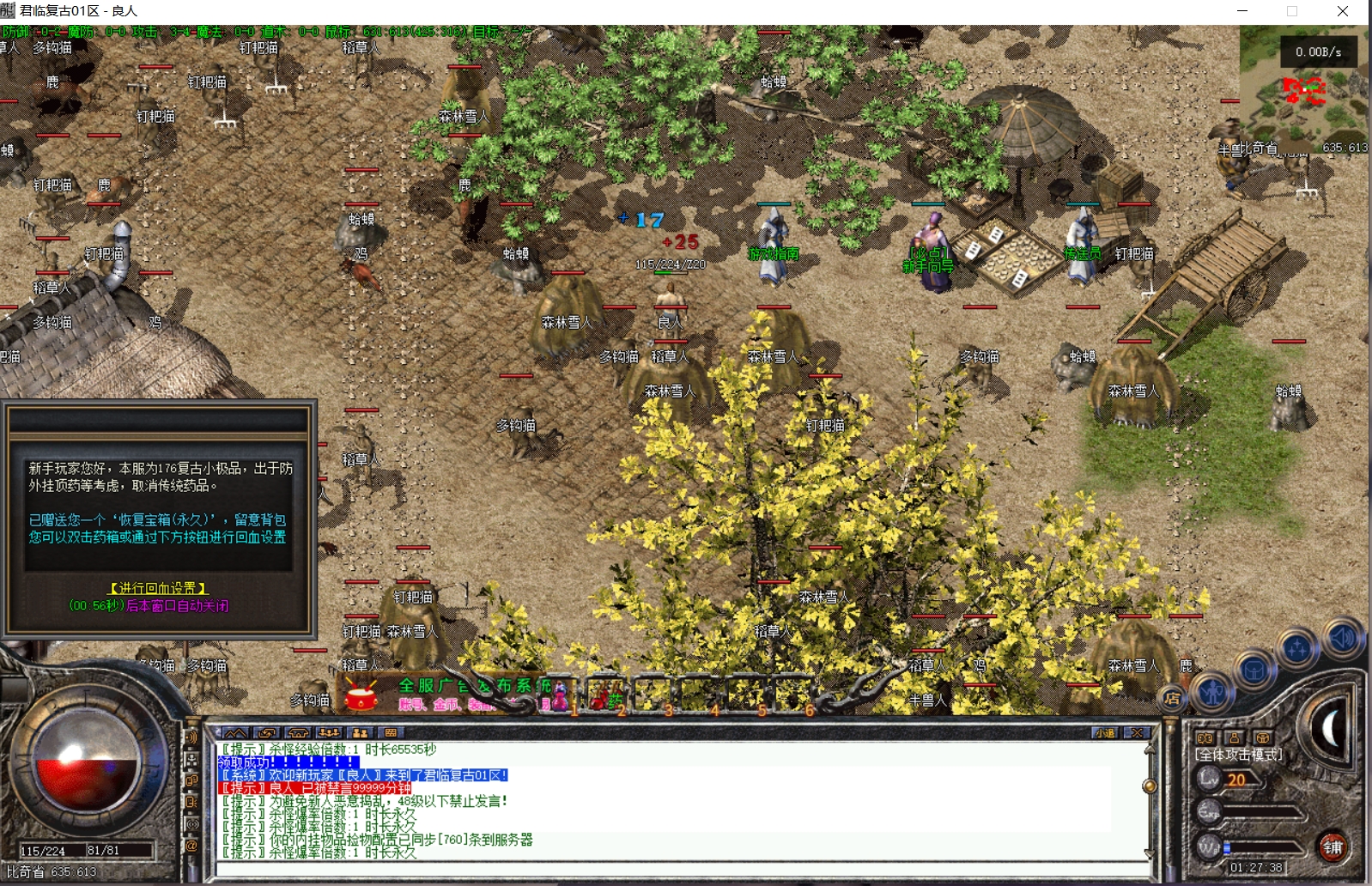Select the blue potion in belt slot 1

560,695
